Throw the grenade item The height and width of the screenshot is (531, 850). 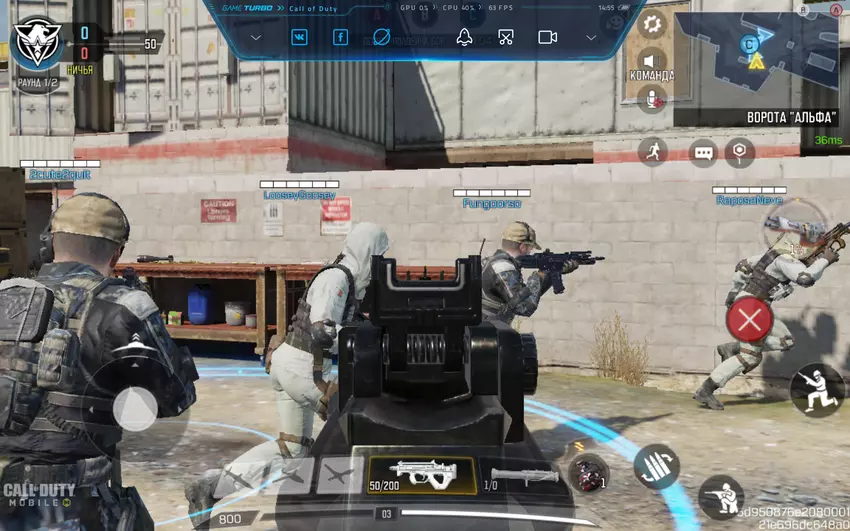pos(588,472)
